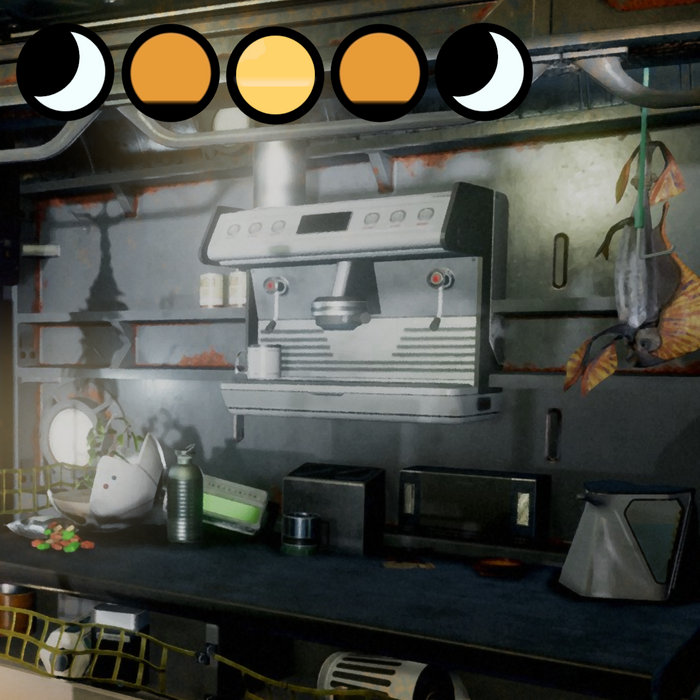Select the bright yellow sun circle

(275, 73)
